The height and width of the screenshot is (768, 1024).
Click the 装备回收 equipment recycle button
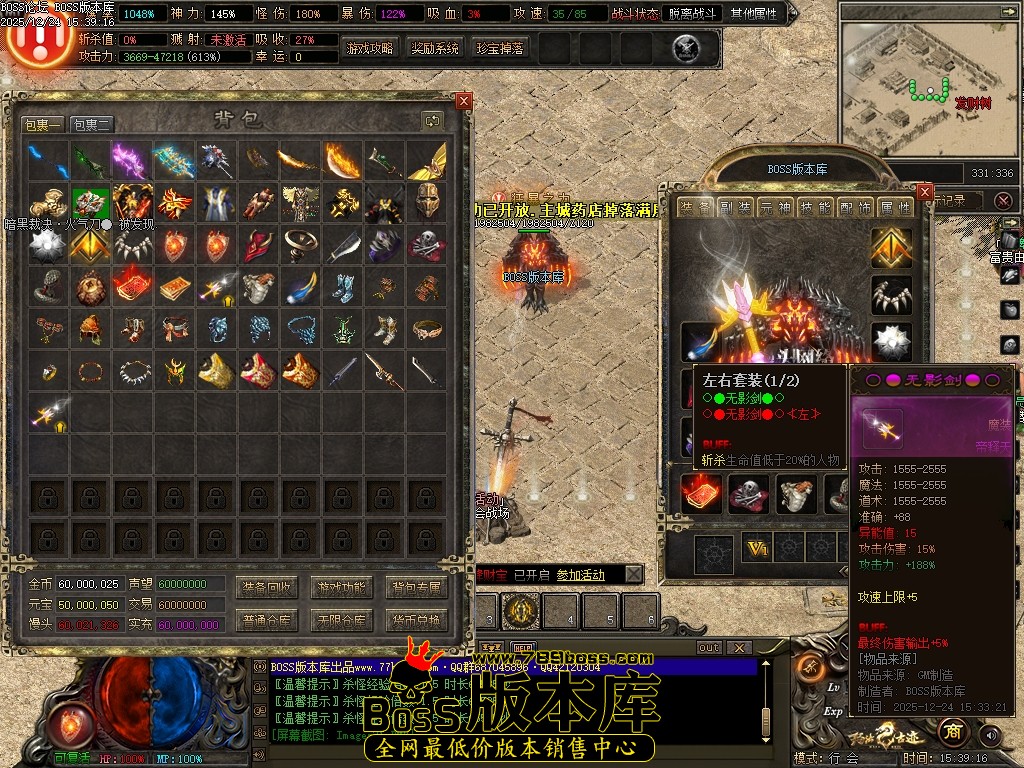pos(267,587)
